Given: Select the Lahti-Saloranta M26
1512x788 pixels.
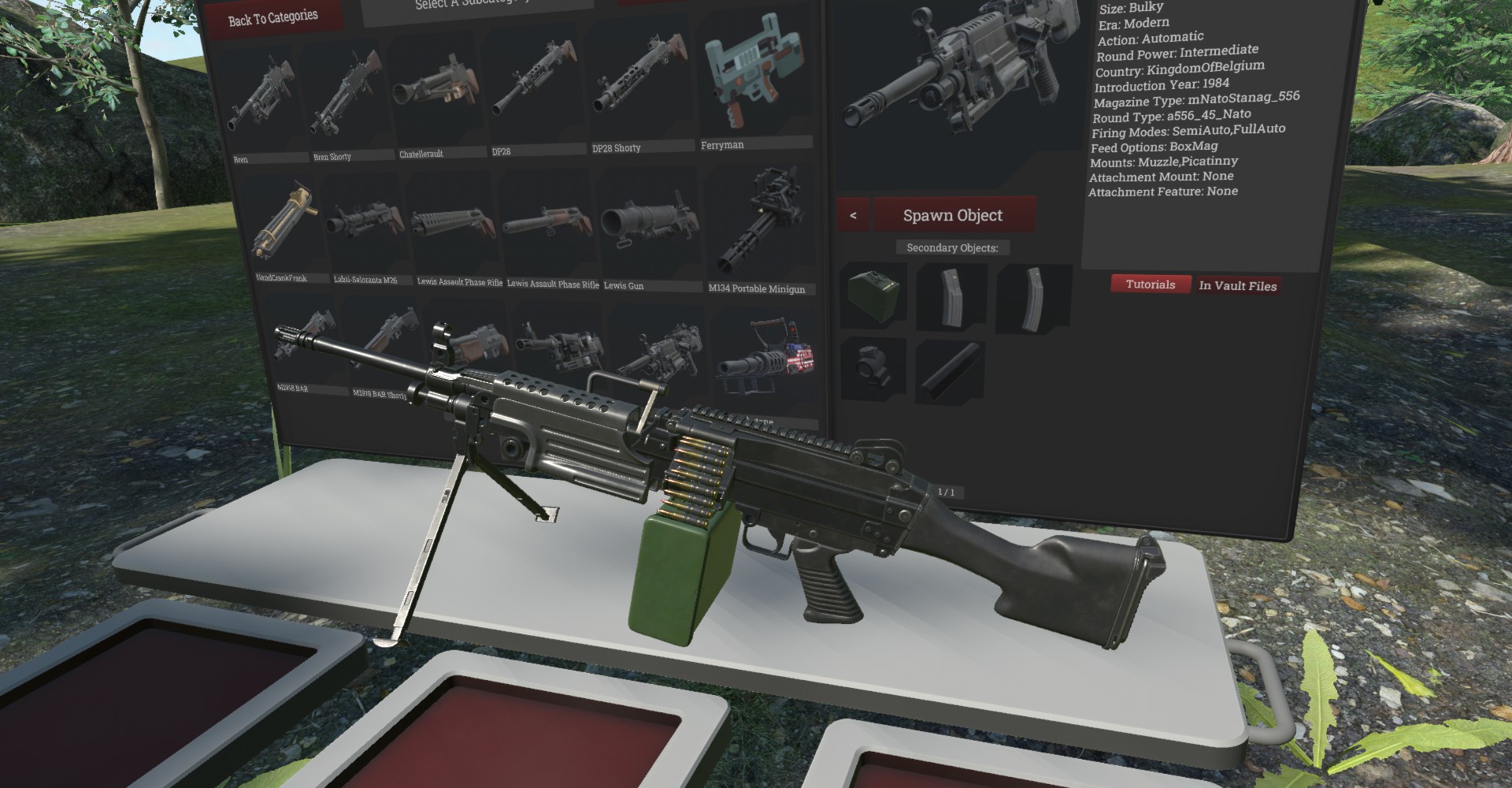Looking at the screenshot, I should [x=367, y=225].
